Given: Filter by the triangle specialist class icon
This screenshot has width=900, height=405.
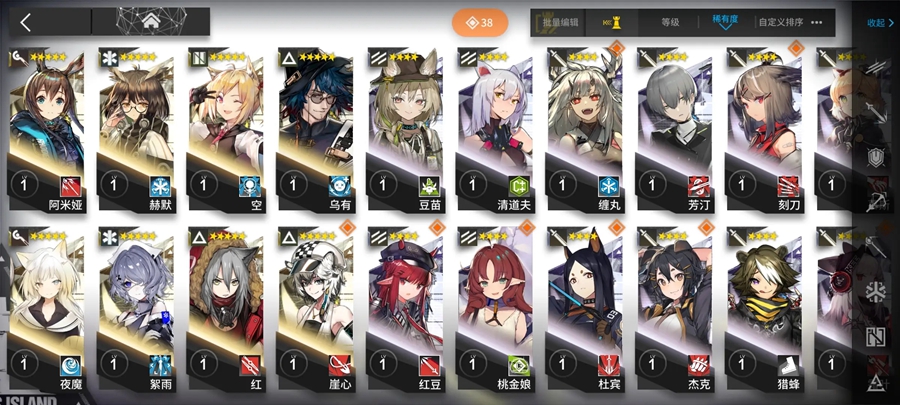Looking at the screenshot, I should (877, 381).
